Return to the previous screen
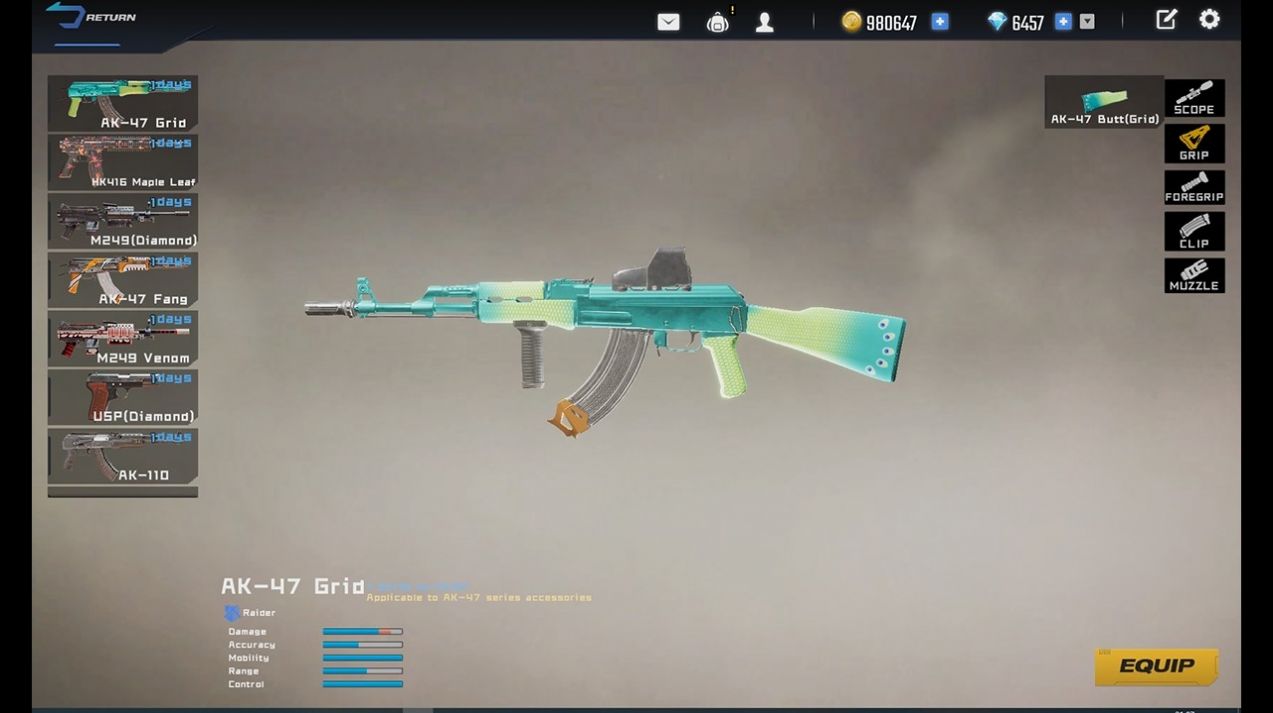Image resolution: width=1273 pixels, height=713 pixels. [x=92, y=18]
